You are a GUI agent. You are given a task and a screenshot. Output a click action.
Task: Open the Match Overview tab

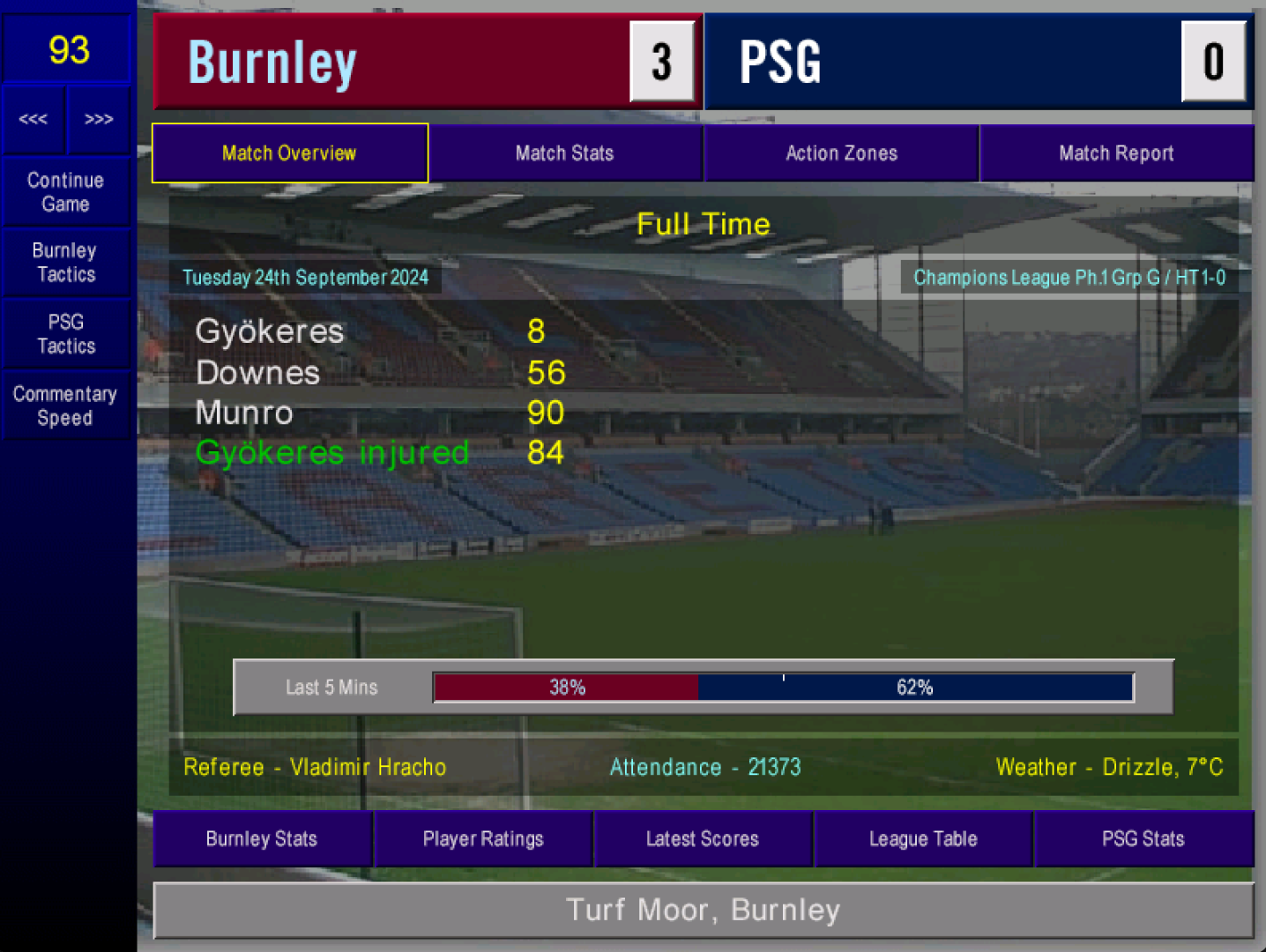point(289,153)
